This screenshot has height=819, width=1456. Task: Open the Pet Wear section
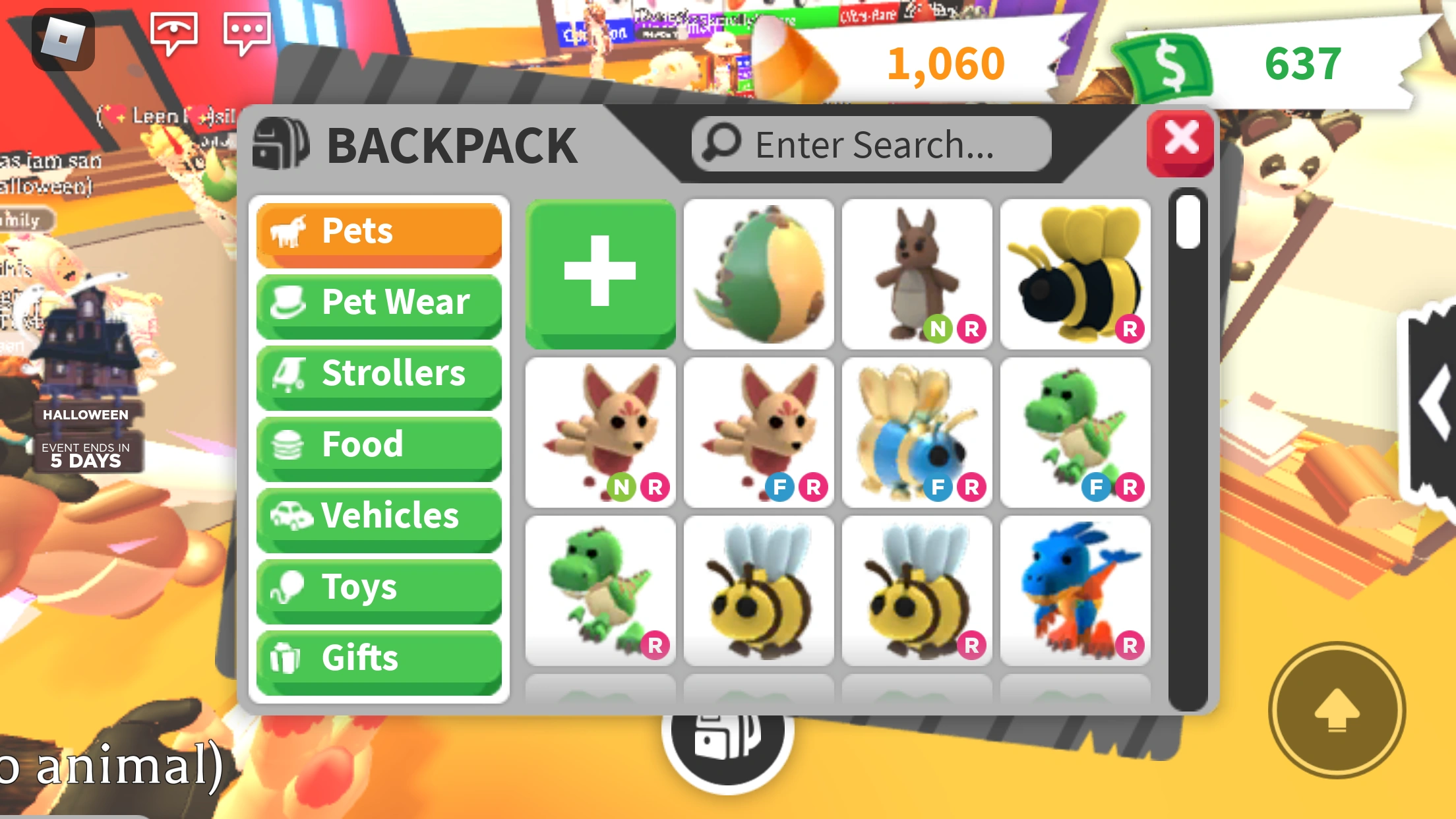point(379,302)
